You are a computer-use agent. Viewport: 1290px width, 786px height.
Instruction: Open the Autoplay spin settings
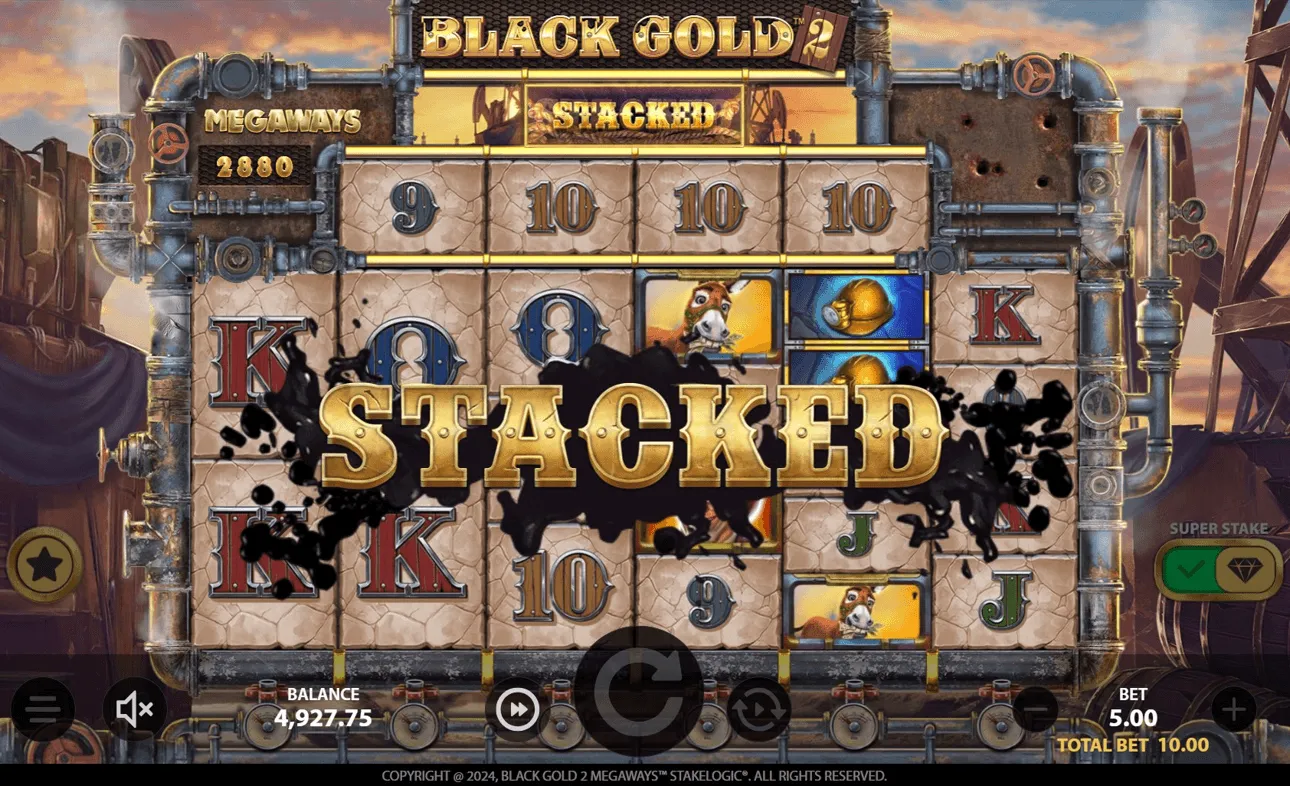[x=758, y=710]
